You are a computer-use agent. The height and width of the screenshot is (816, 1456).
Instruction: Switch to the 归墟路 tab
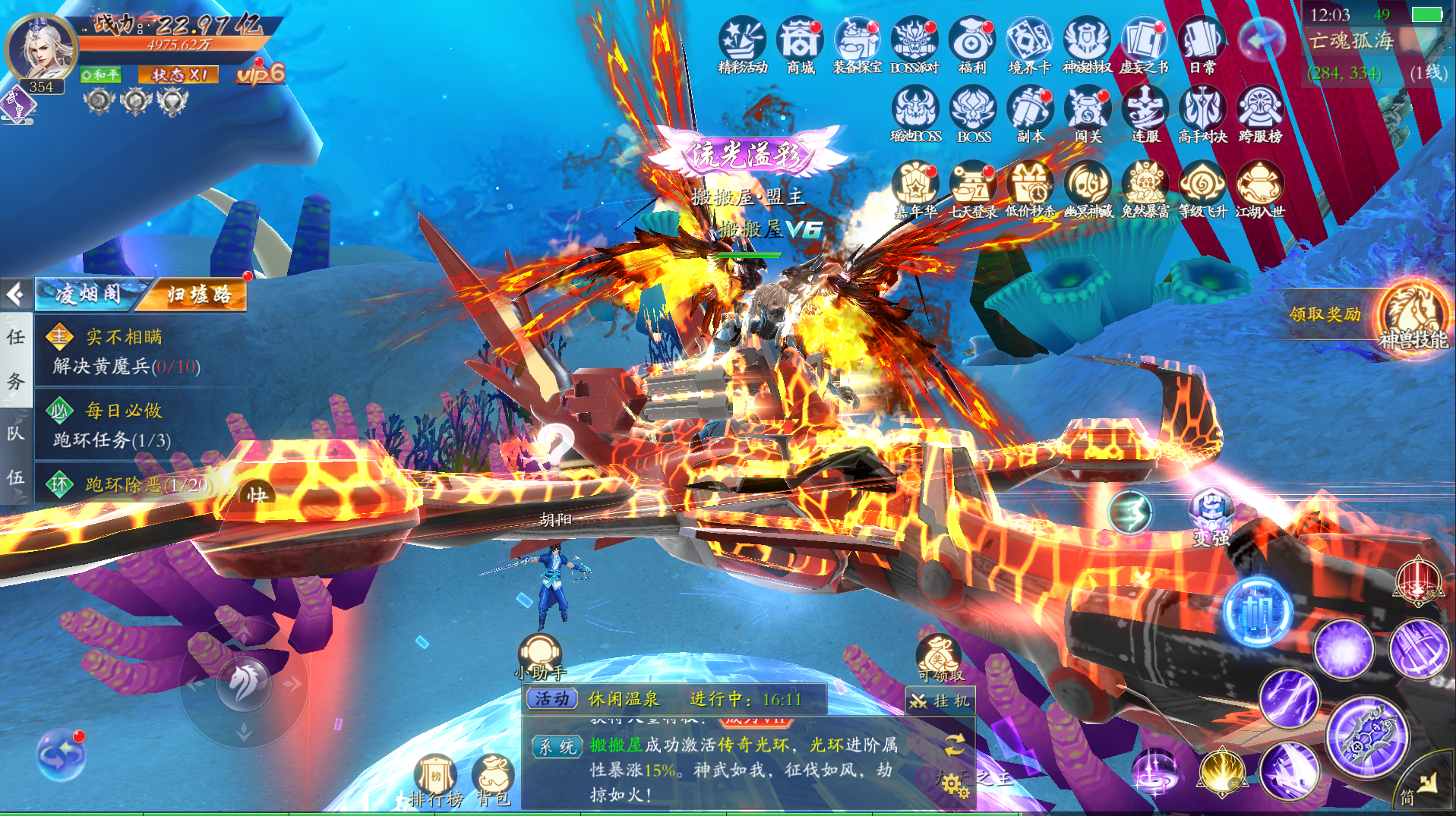pyautogui.click(x=199, y=295)
